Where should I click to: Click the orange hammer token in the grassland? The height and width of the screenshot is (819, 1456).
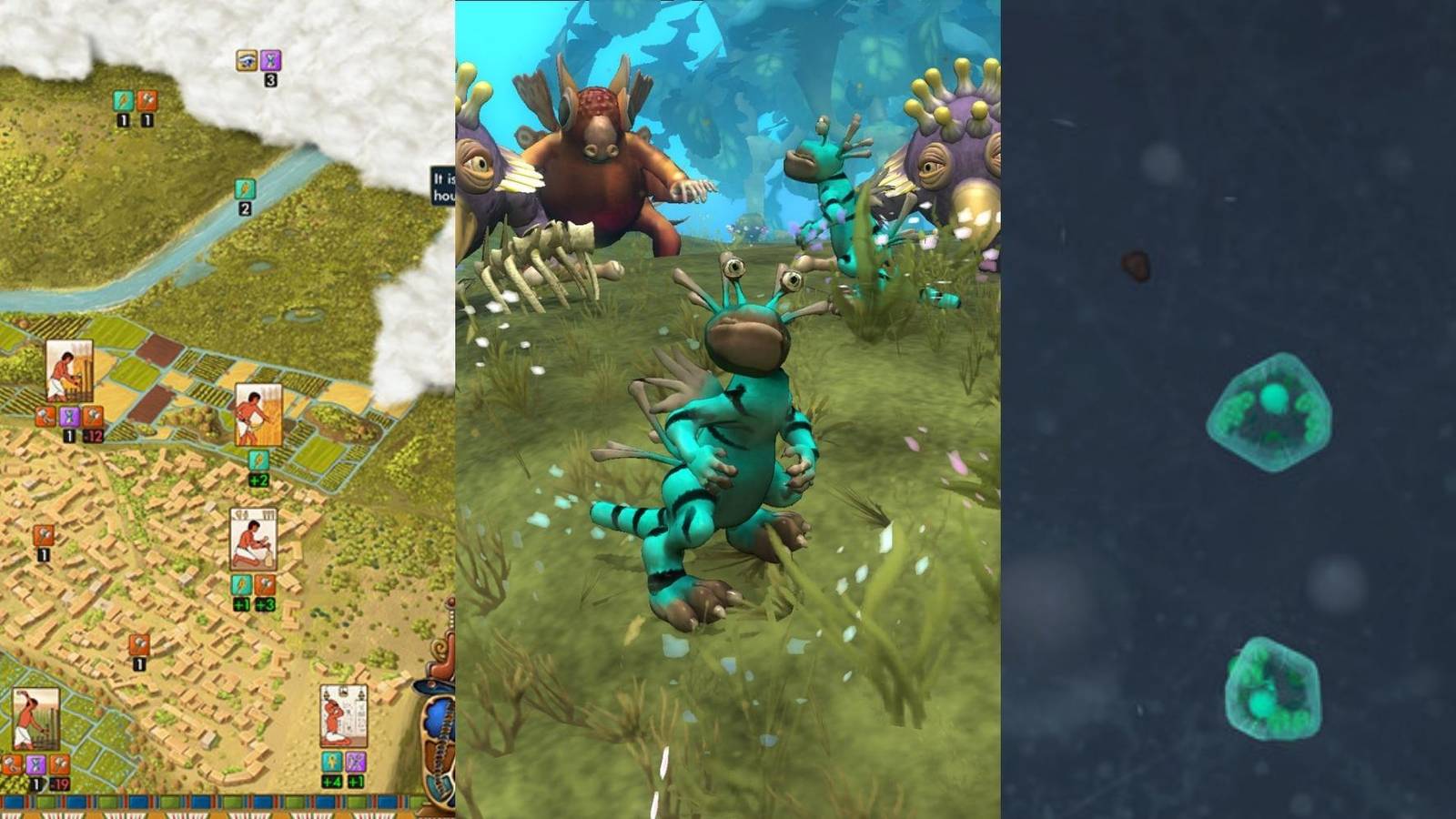click(147, 101)
